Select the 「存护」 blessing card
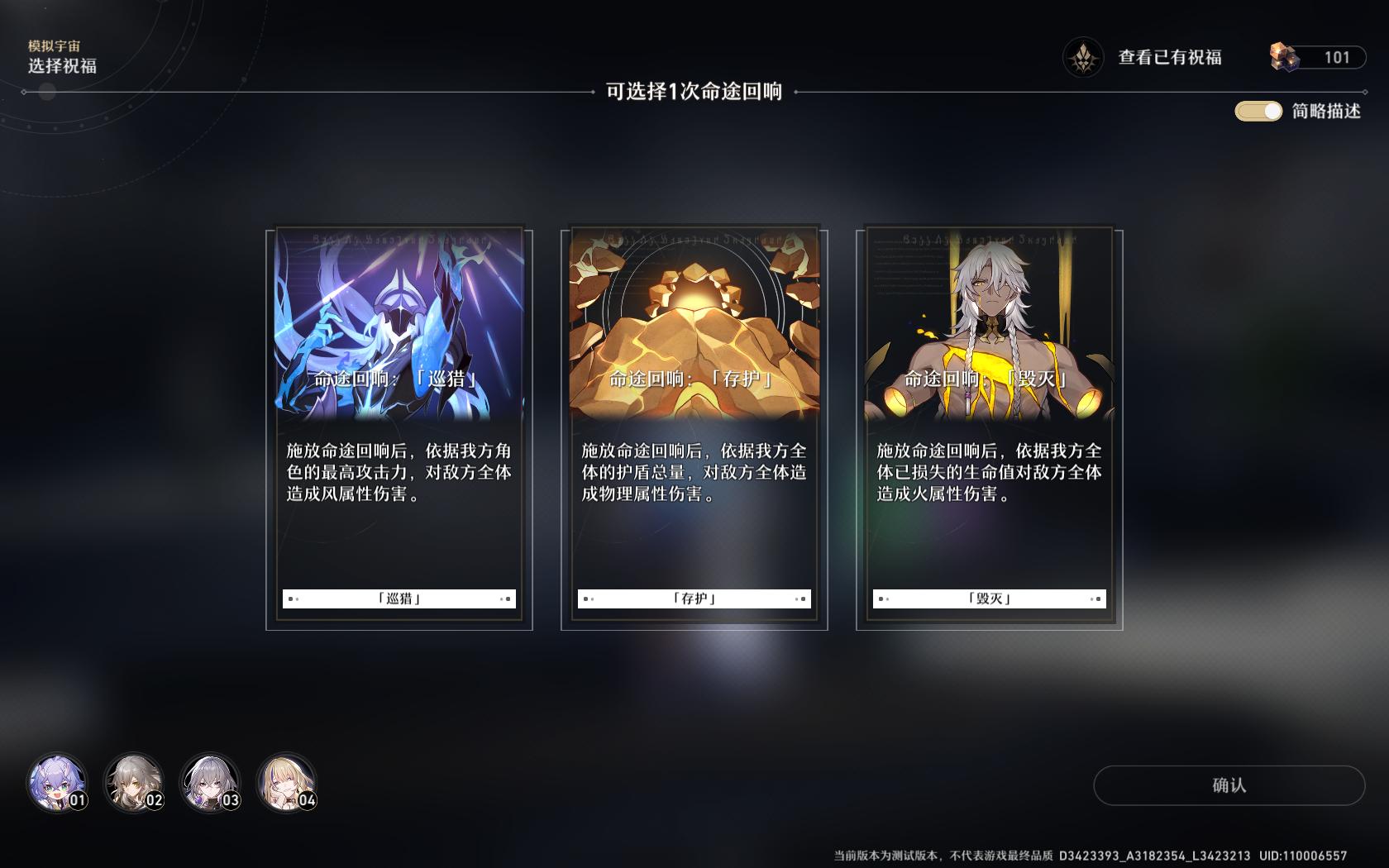The width and height of the screenshot is (1389, 868). (x=694, y=422)
